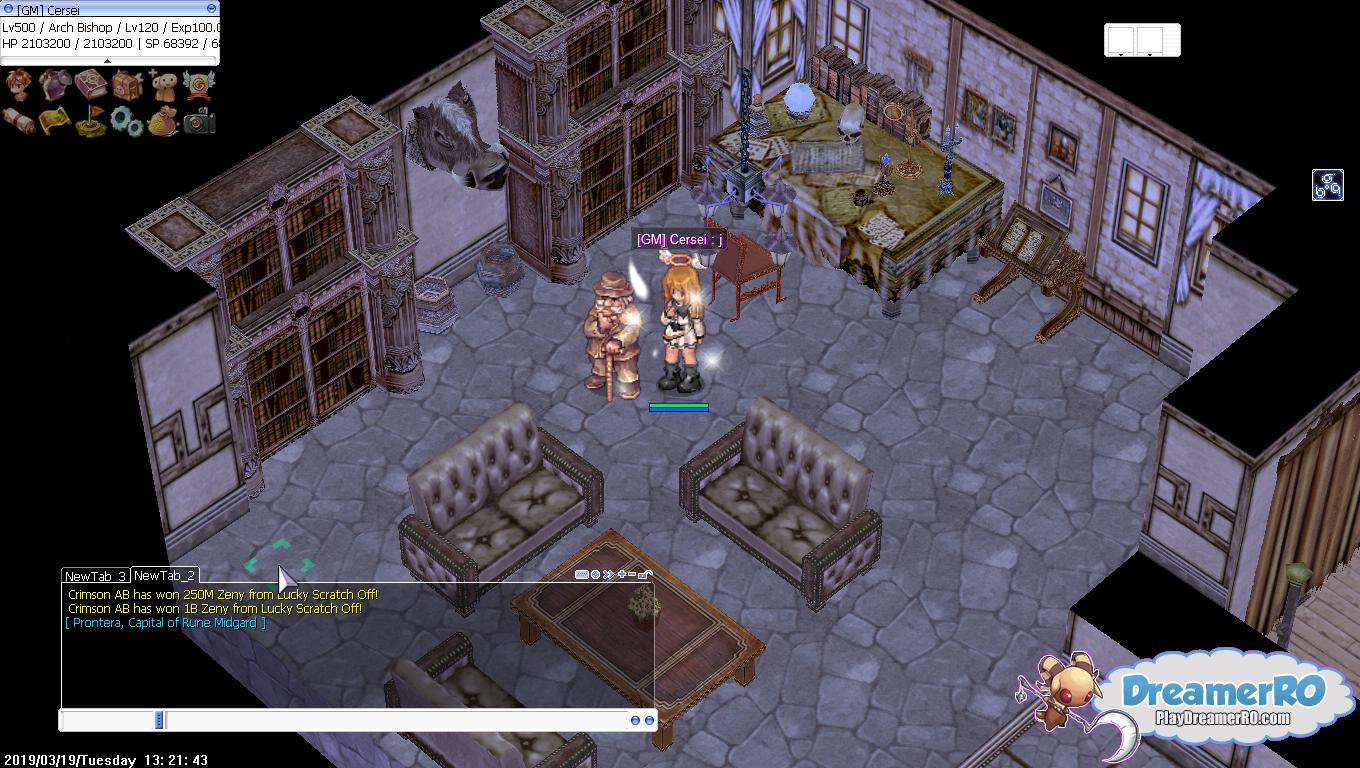Open the character status head icon
This screenshot has height=768, width=1360.
19,85
